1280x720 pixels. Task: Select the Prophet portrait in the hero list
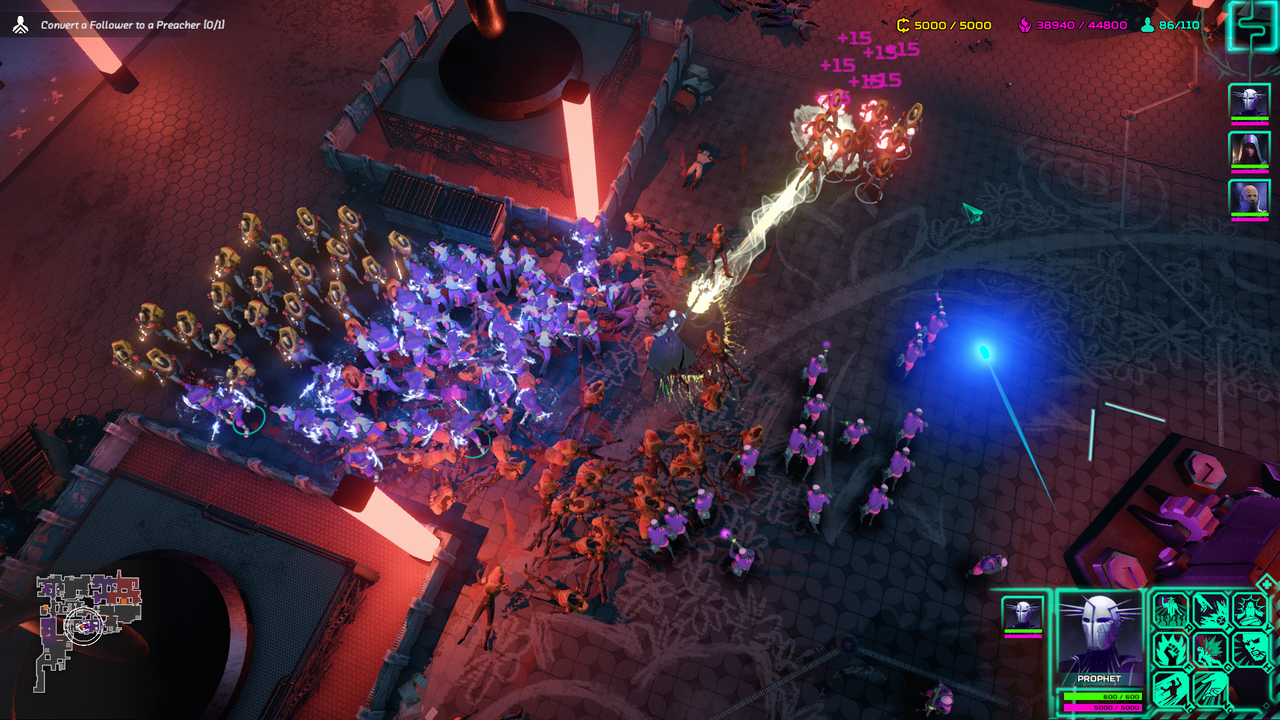(1249, 102)
